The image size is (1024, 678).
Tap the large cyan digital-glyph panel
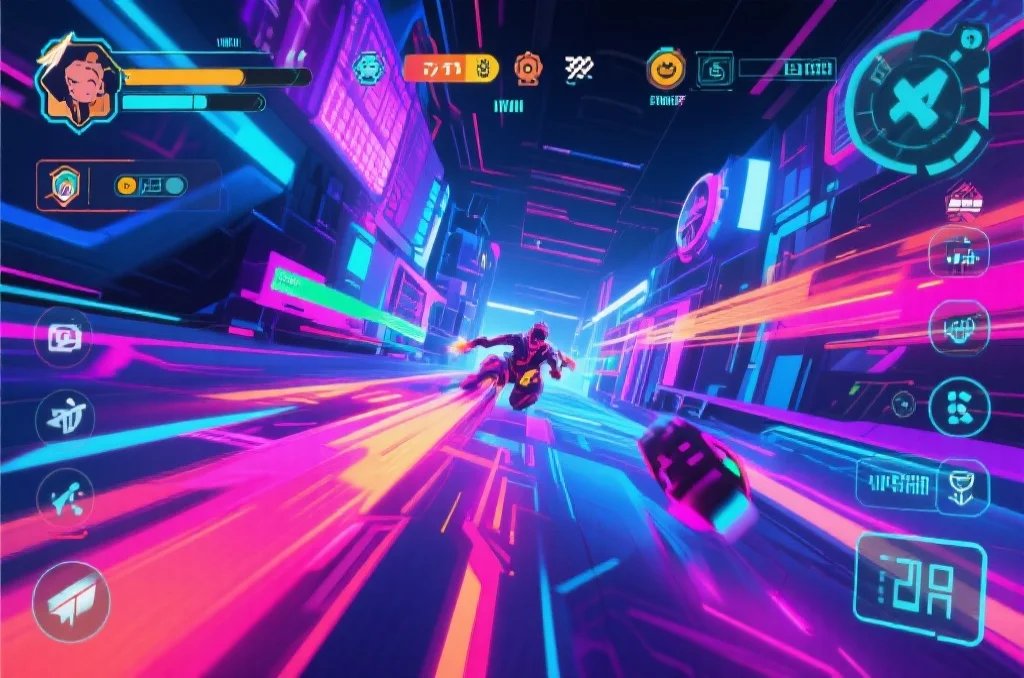[920, 588]
